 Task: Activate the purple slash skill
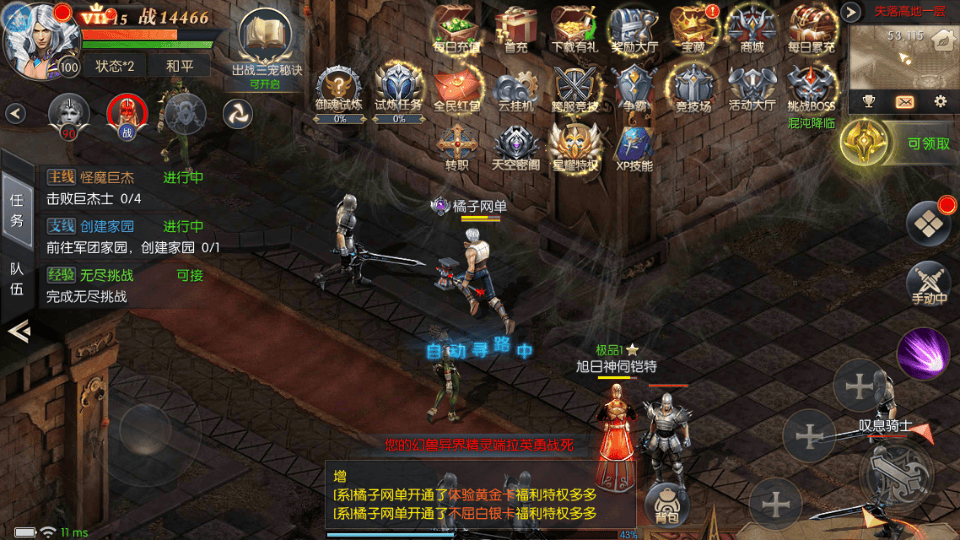point(922,352)
